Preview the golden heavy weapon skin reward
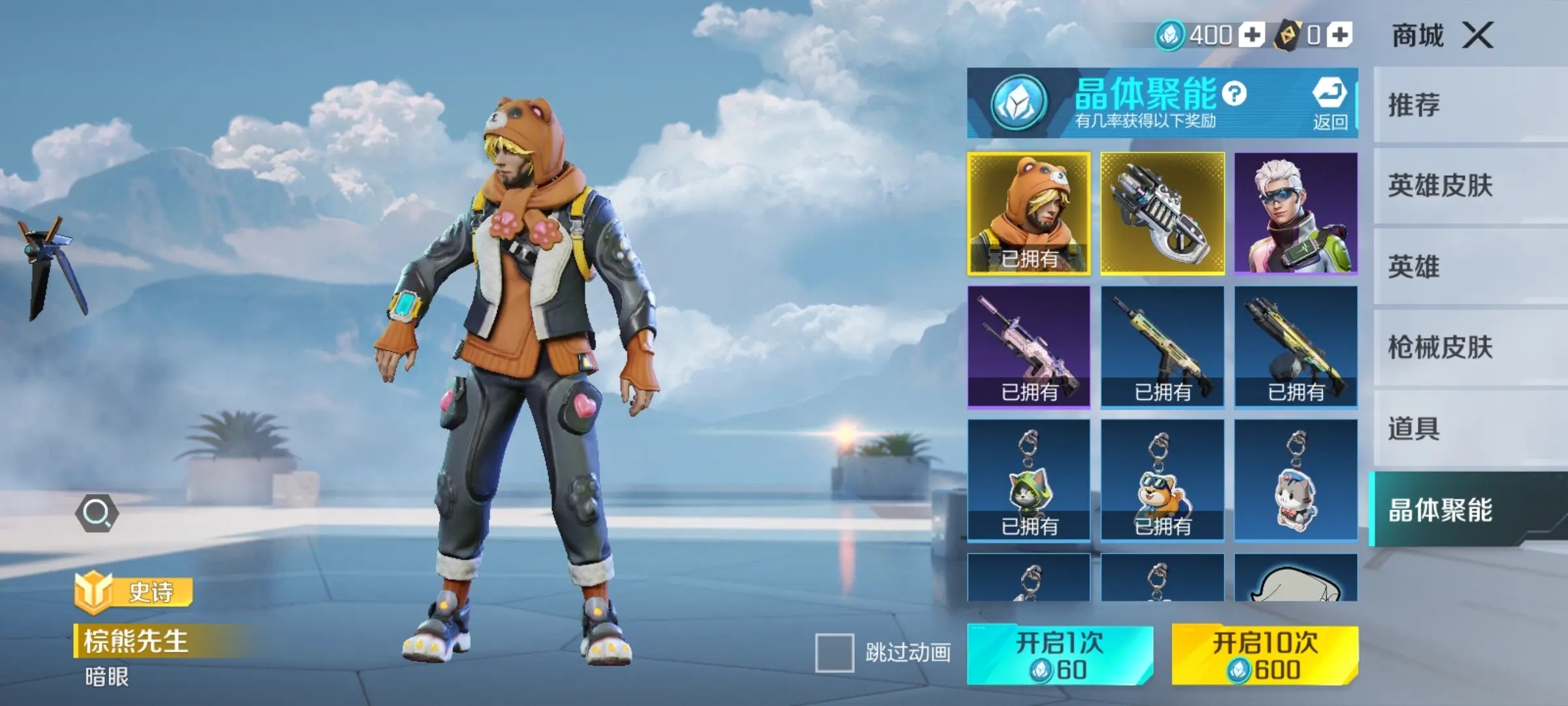This screenshot has height=706, width=1568. point(1162,213)
